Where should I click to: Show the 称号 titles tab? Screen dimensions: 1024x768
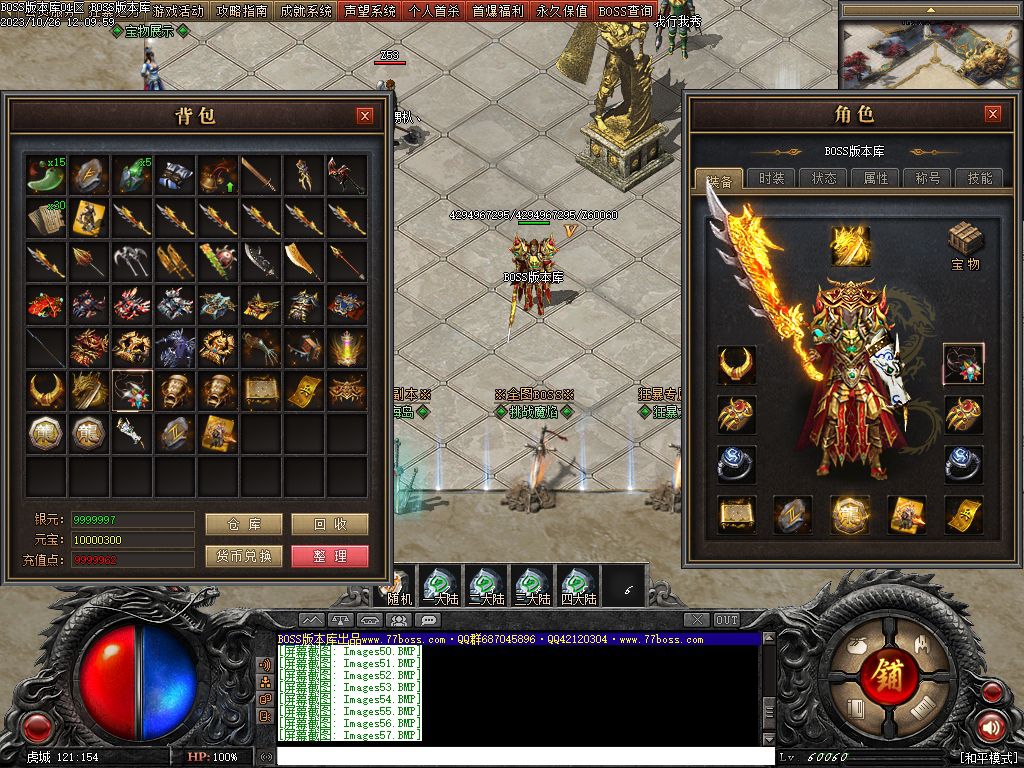(x=928, y=178)
